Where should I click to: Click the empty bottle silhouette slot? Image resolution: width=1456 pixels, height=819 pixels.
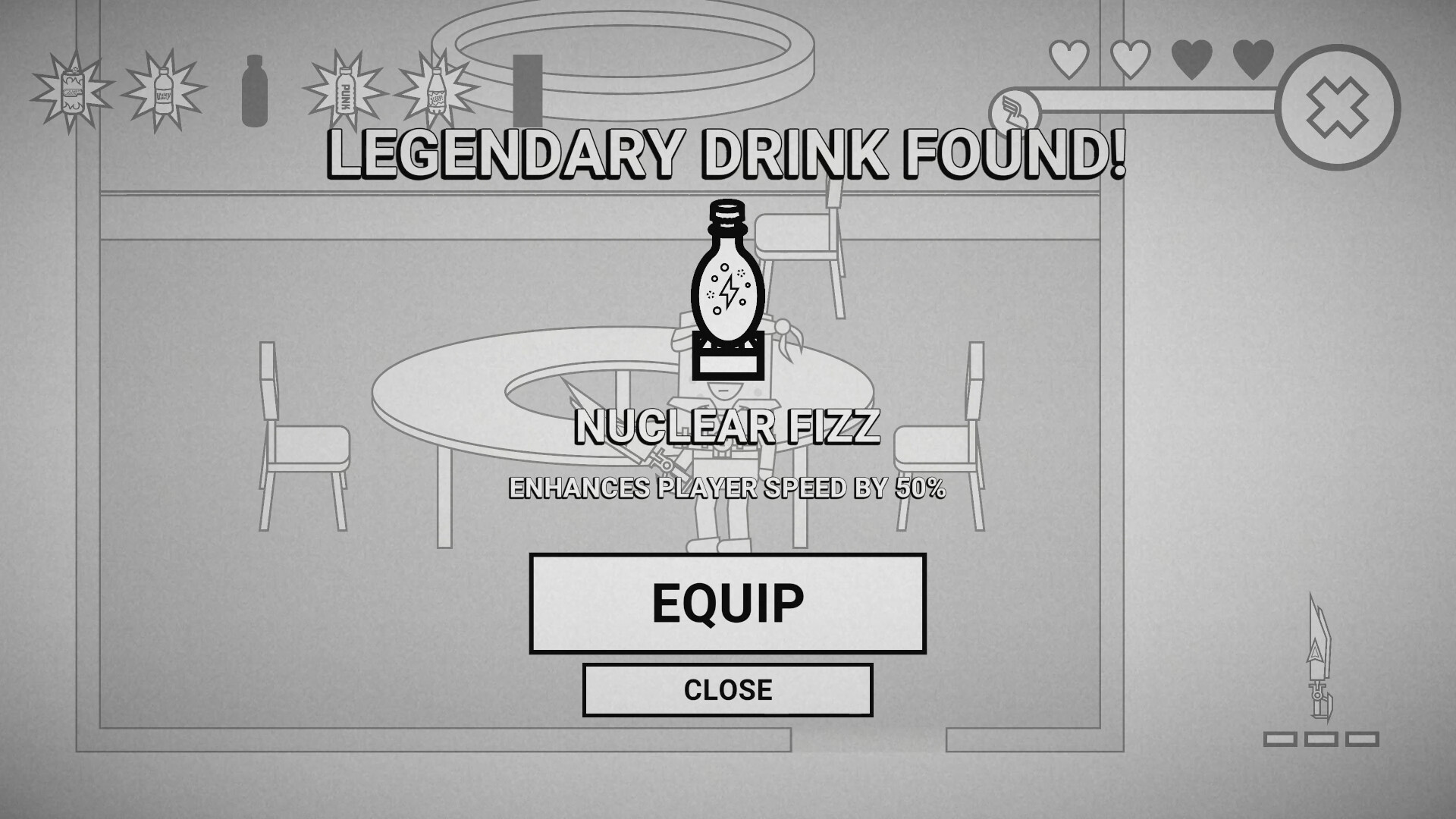[255, 91]
